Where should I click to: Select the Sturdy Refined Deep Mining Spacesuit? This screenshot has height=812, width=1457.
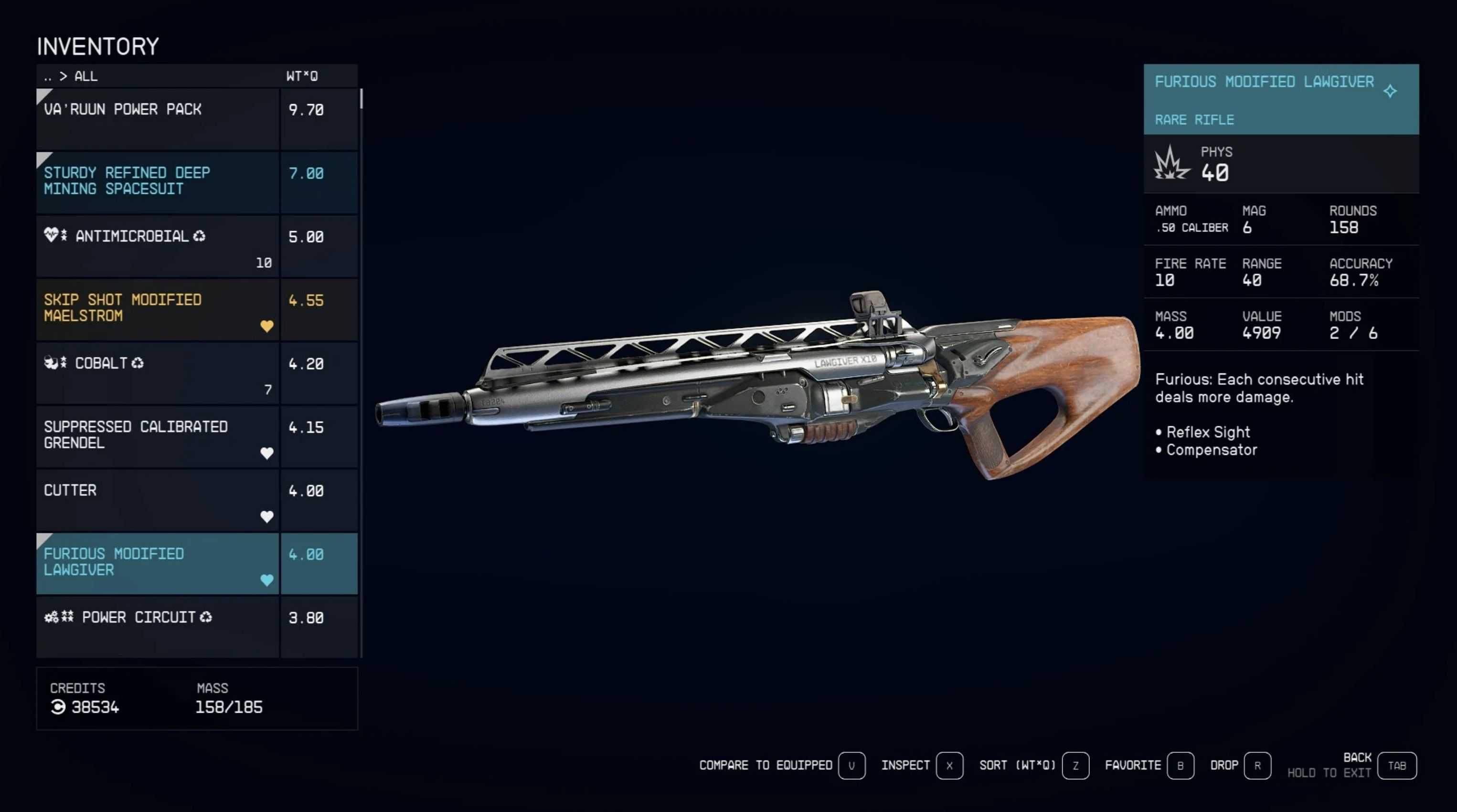point(157,182)
